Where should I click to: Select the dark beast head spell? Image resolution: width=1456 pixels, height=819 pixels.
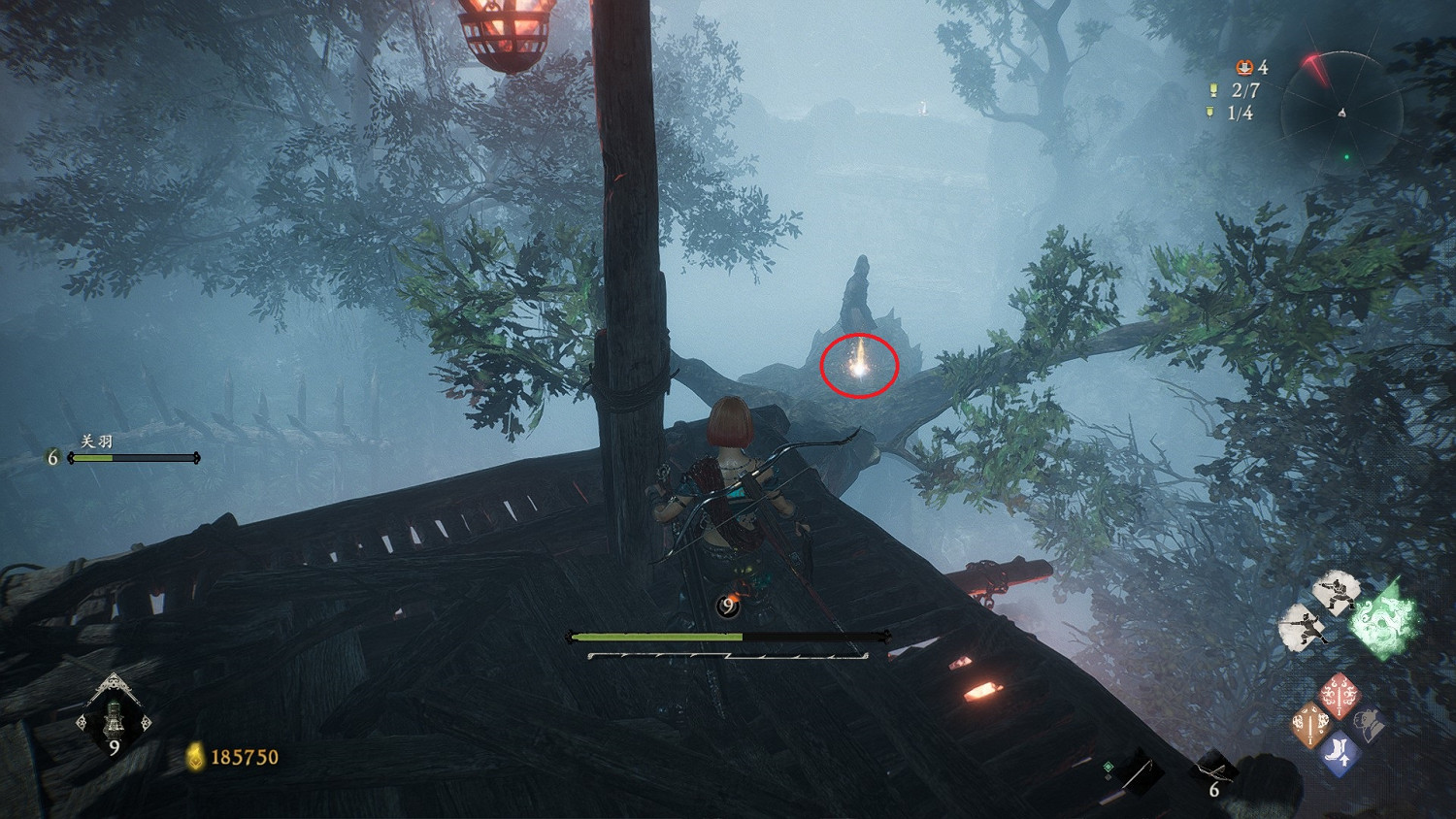point(1369,724)
